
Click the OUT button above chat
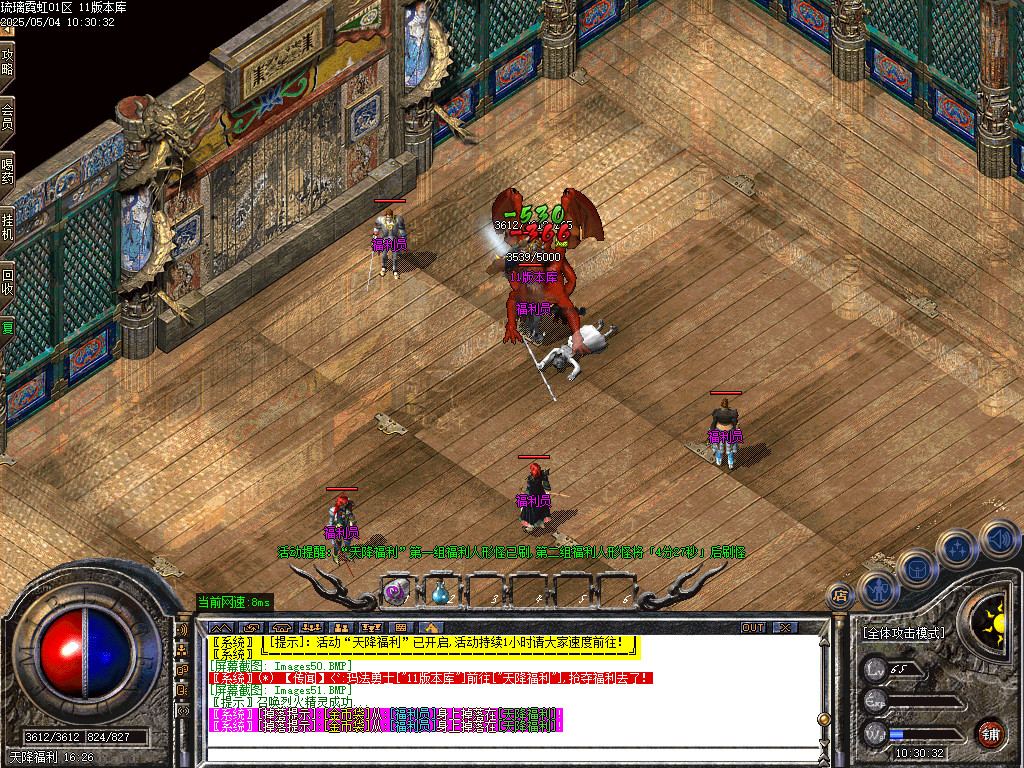(752, 627)
